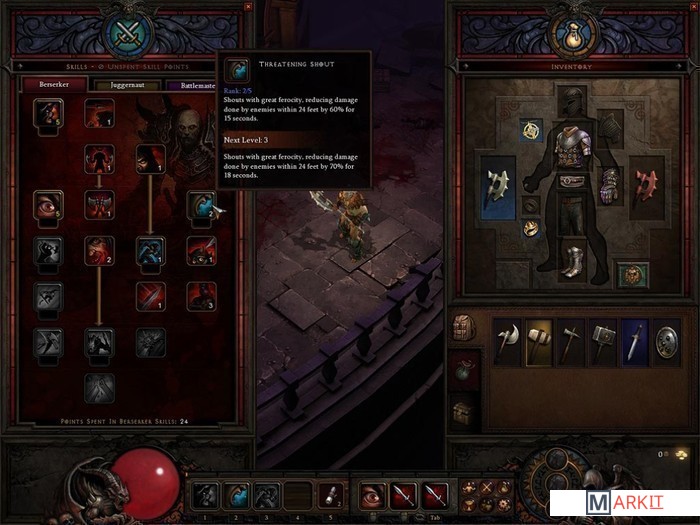Image resolution: width=700 pixels, height=525 pixels.
Task: Choose the round shield in the inventory
Action: [x=669, y=340]
